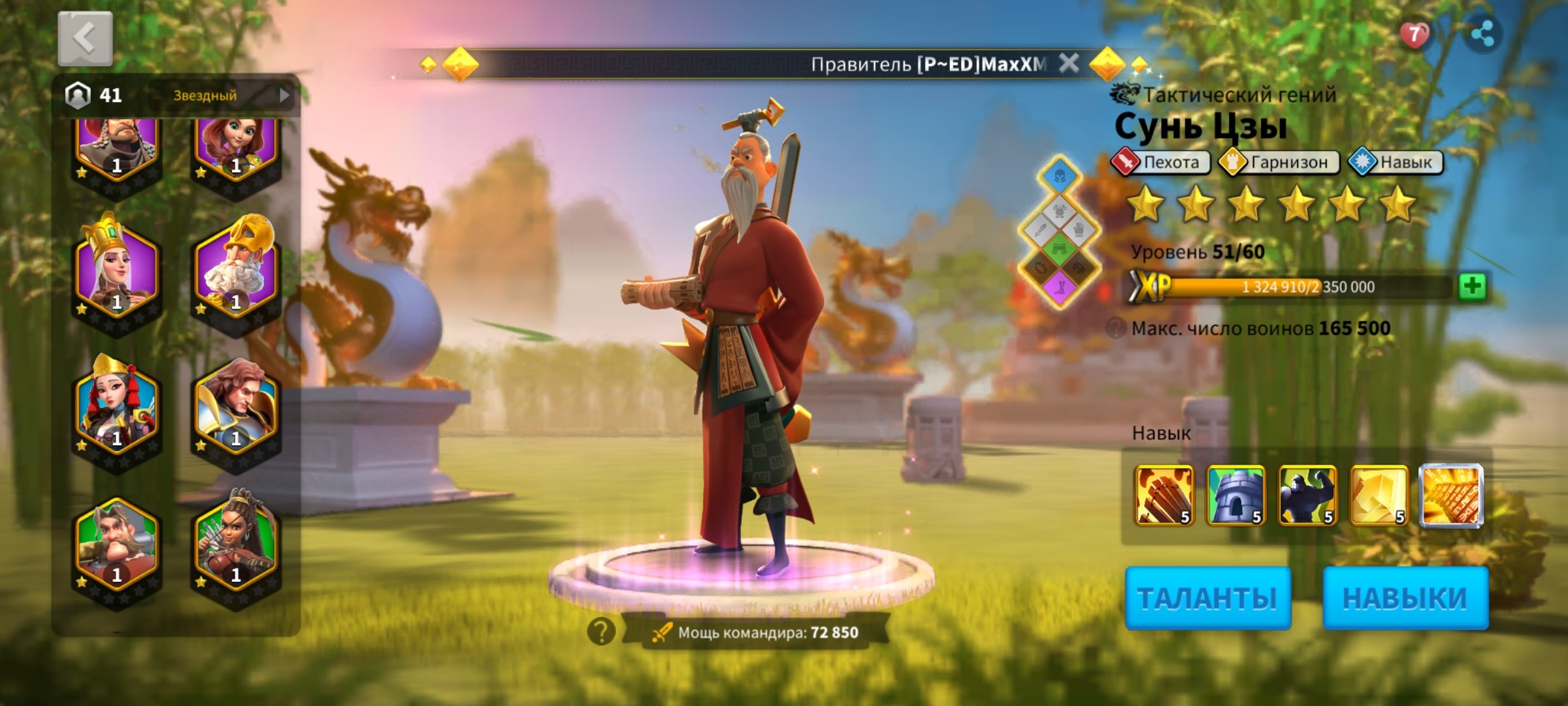Select the castle tower skill icon
This screenshot has width=1568, height=706.
point(1235,495)
